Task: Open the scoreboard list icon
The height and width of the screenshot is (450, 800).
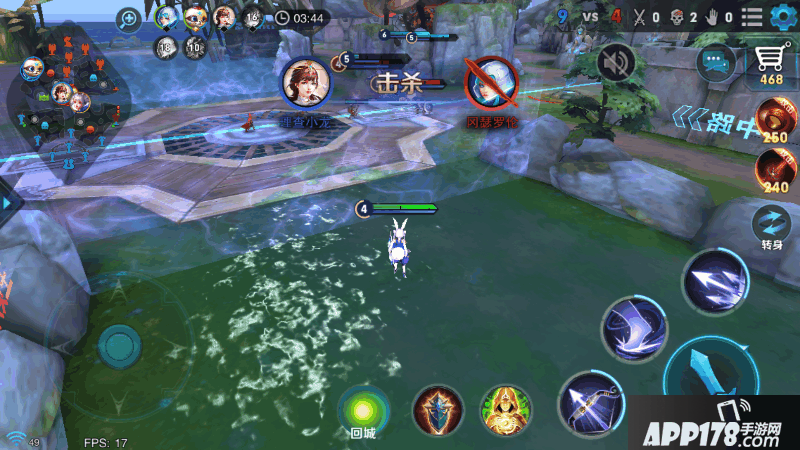Action: pos(752,16)
